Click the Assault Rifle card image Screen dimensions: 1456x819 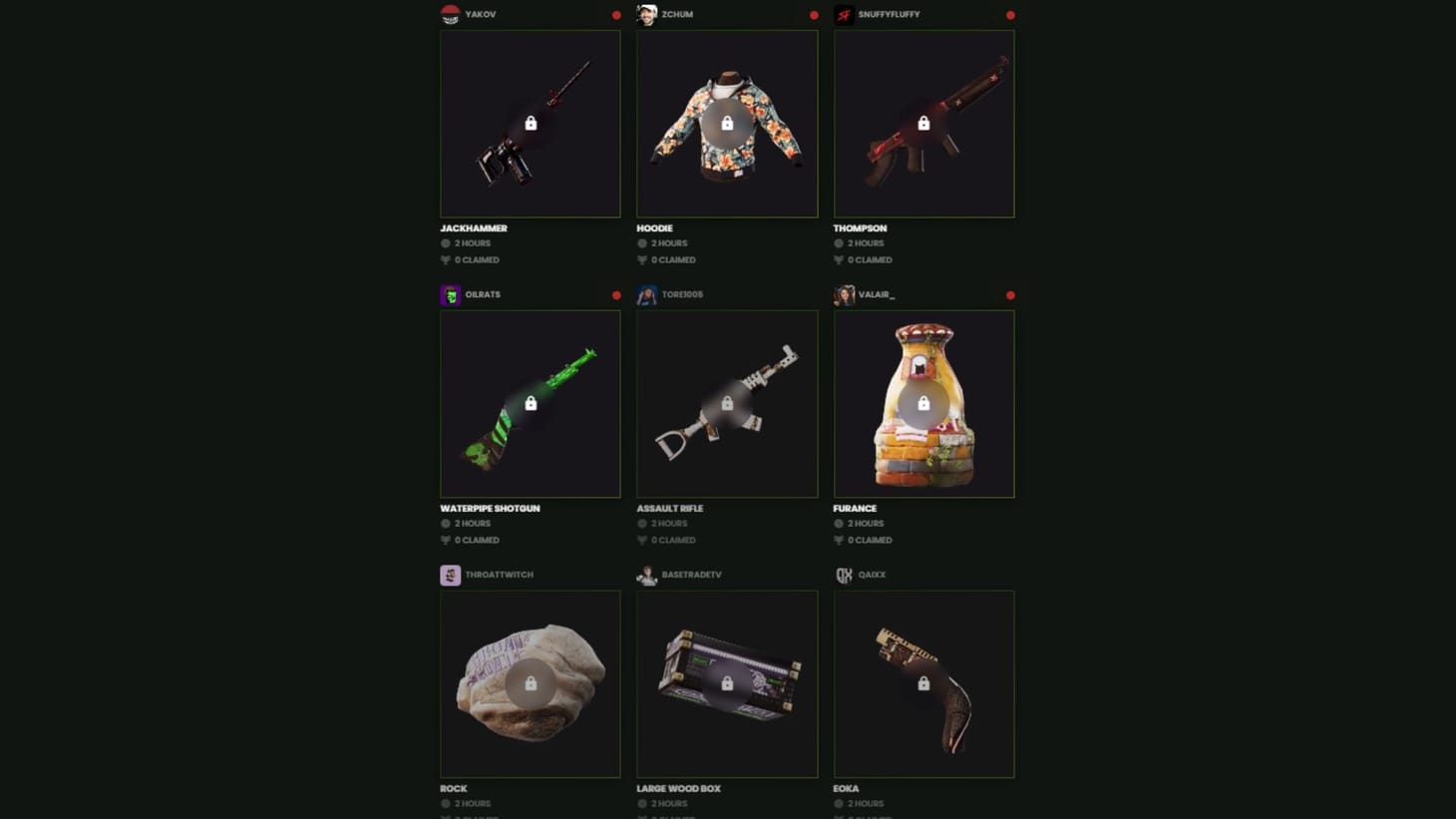727,404
